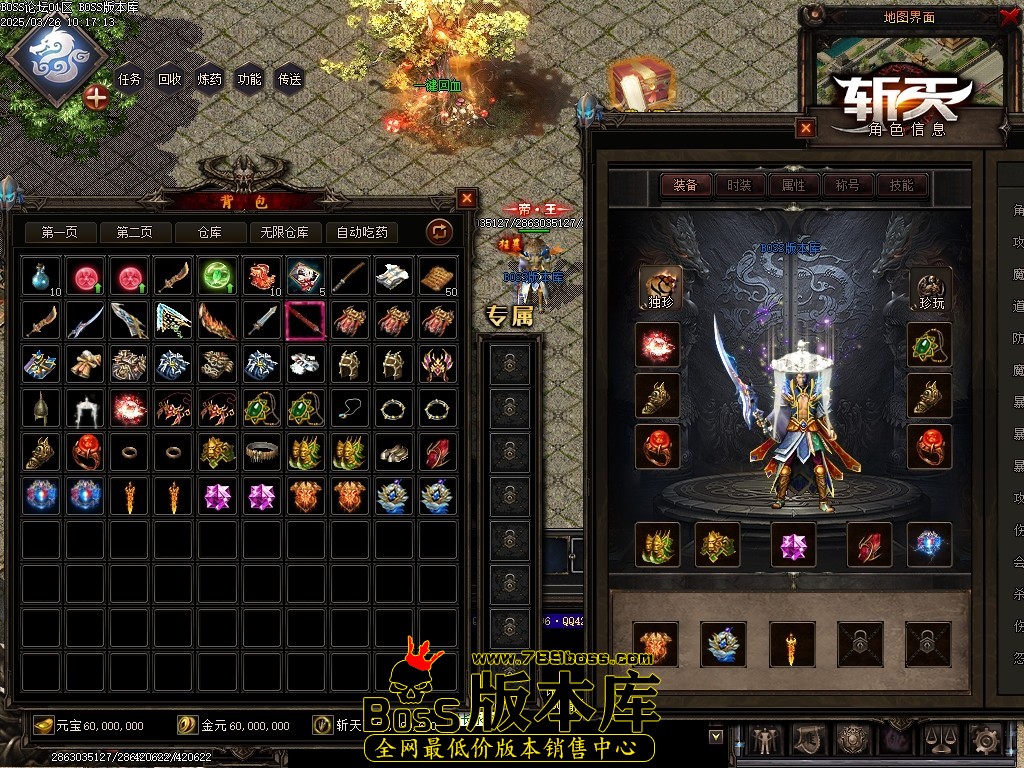This screenshot has height=768, width=1024.
Task: Select the 自动吃药 auto-potion tab
Action: click(362, 233)
